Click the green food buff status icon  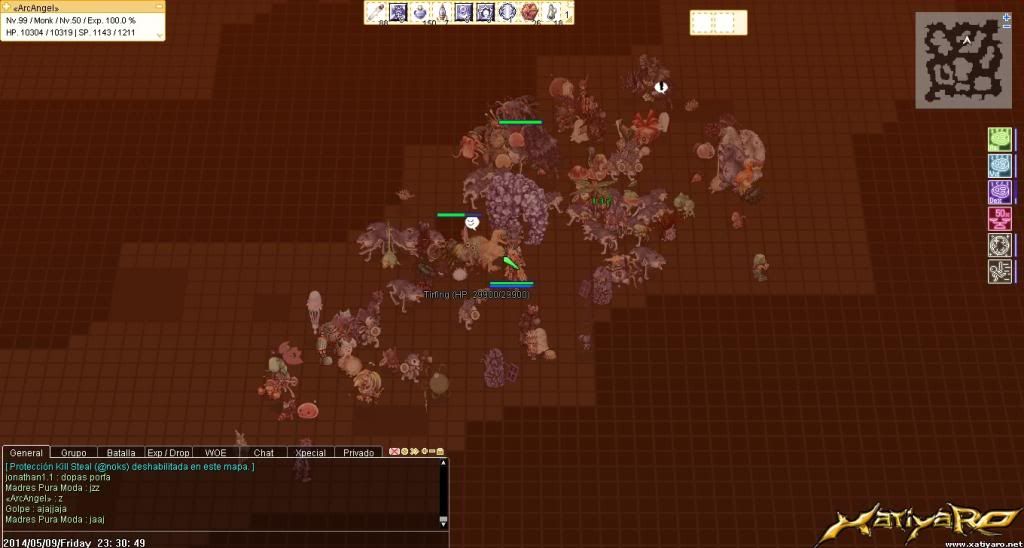pos(998,139)
